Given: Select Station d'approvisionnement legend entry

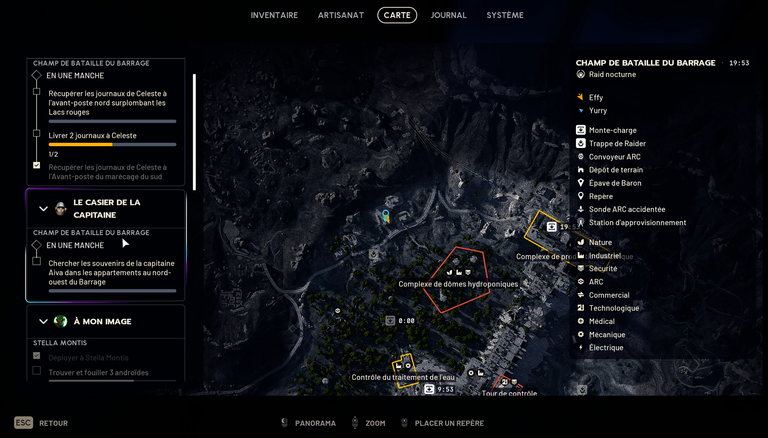Looking at the screenshot, I should click(x=637, y=222).
